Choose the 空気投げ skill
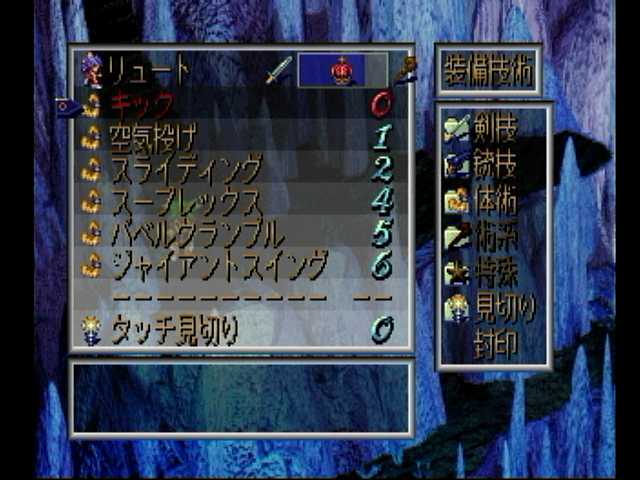The width and height of the screenshot is (640, 480). (153, 137)
